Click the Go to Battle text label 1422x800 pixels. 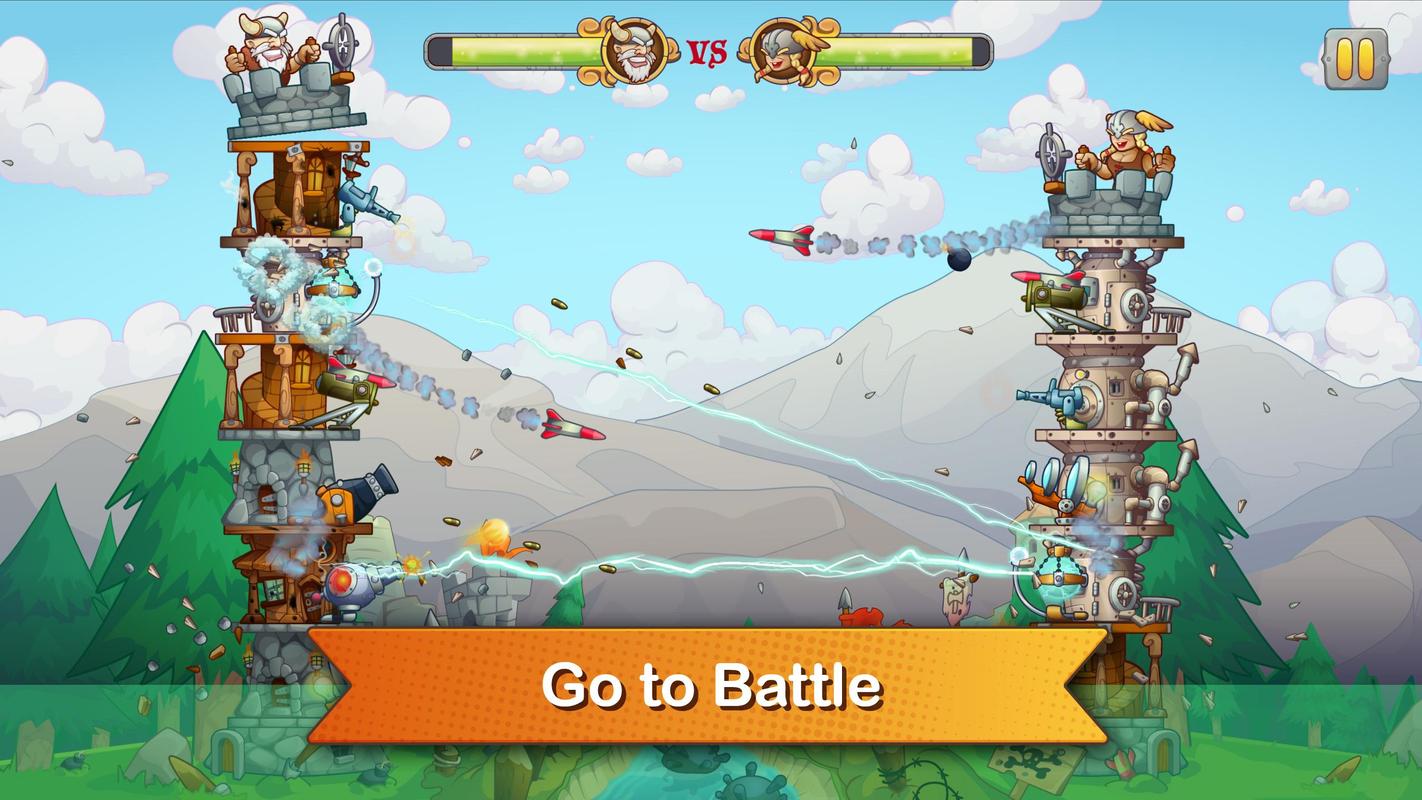pyautogui.click(x=711, y=686)
